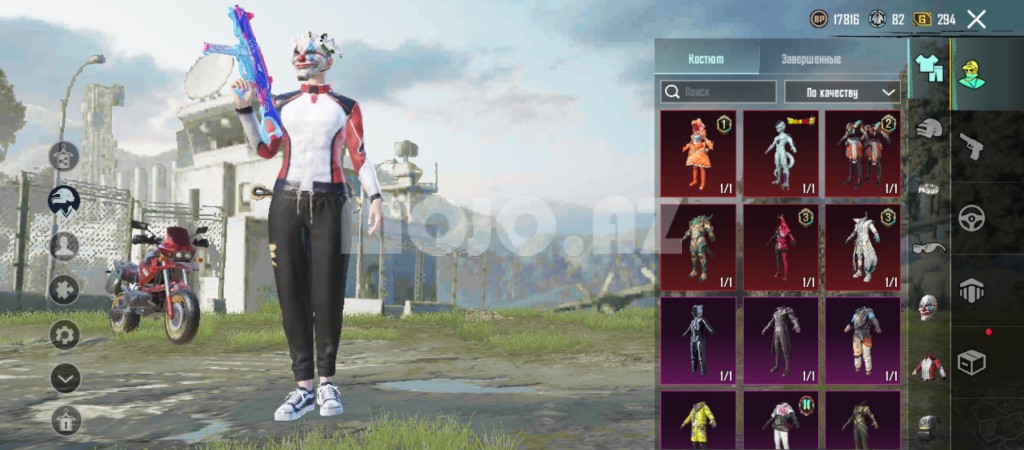Image resolution: width=1024 pixels, height=450 pixels.
Task: Select the orange dress costume
Action: (698, 153)
